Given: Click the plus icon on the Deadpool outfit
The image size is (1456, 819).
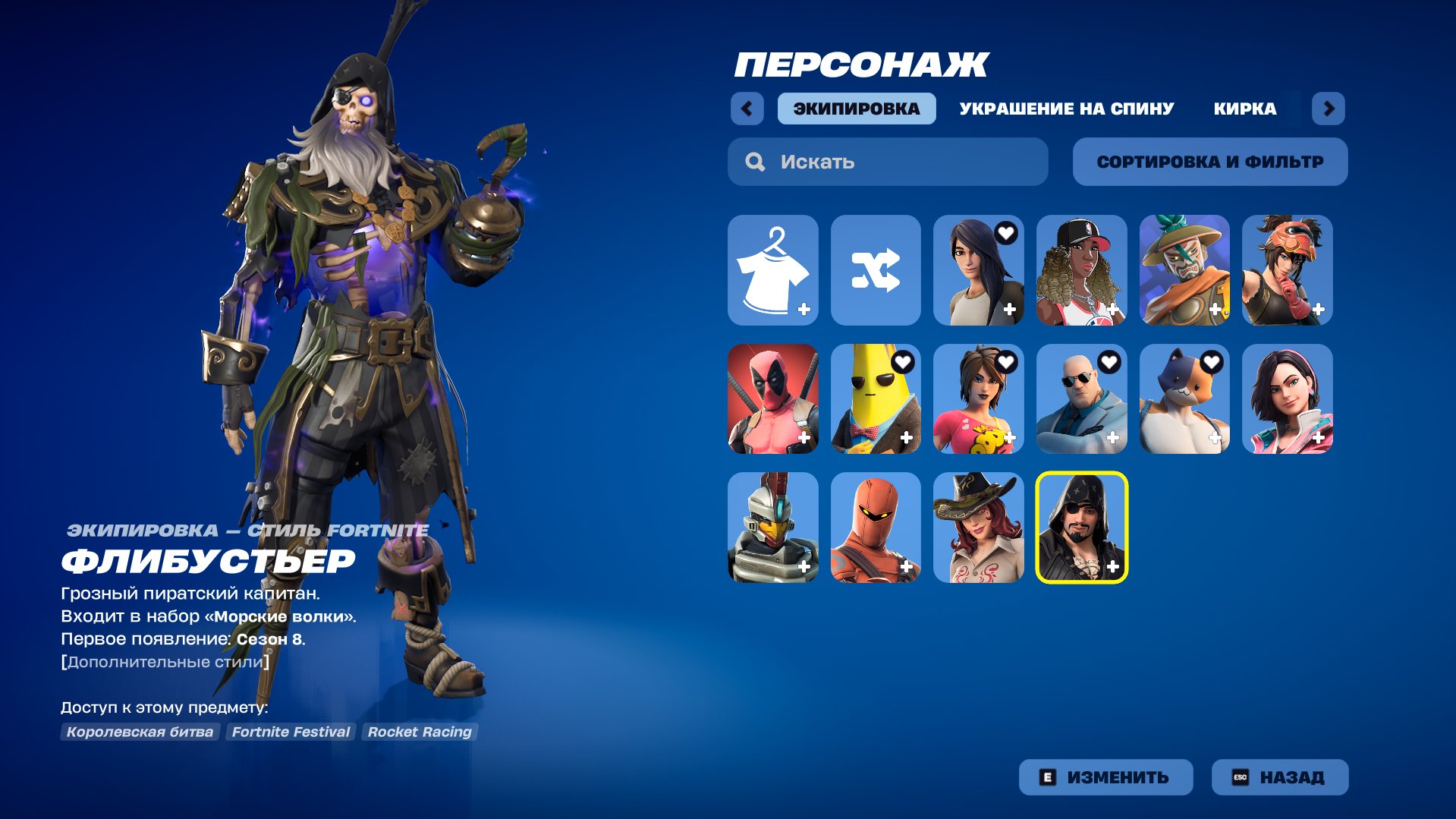Looking at the screenshot, I should click(804, 436).
